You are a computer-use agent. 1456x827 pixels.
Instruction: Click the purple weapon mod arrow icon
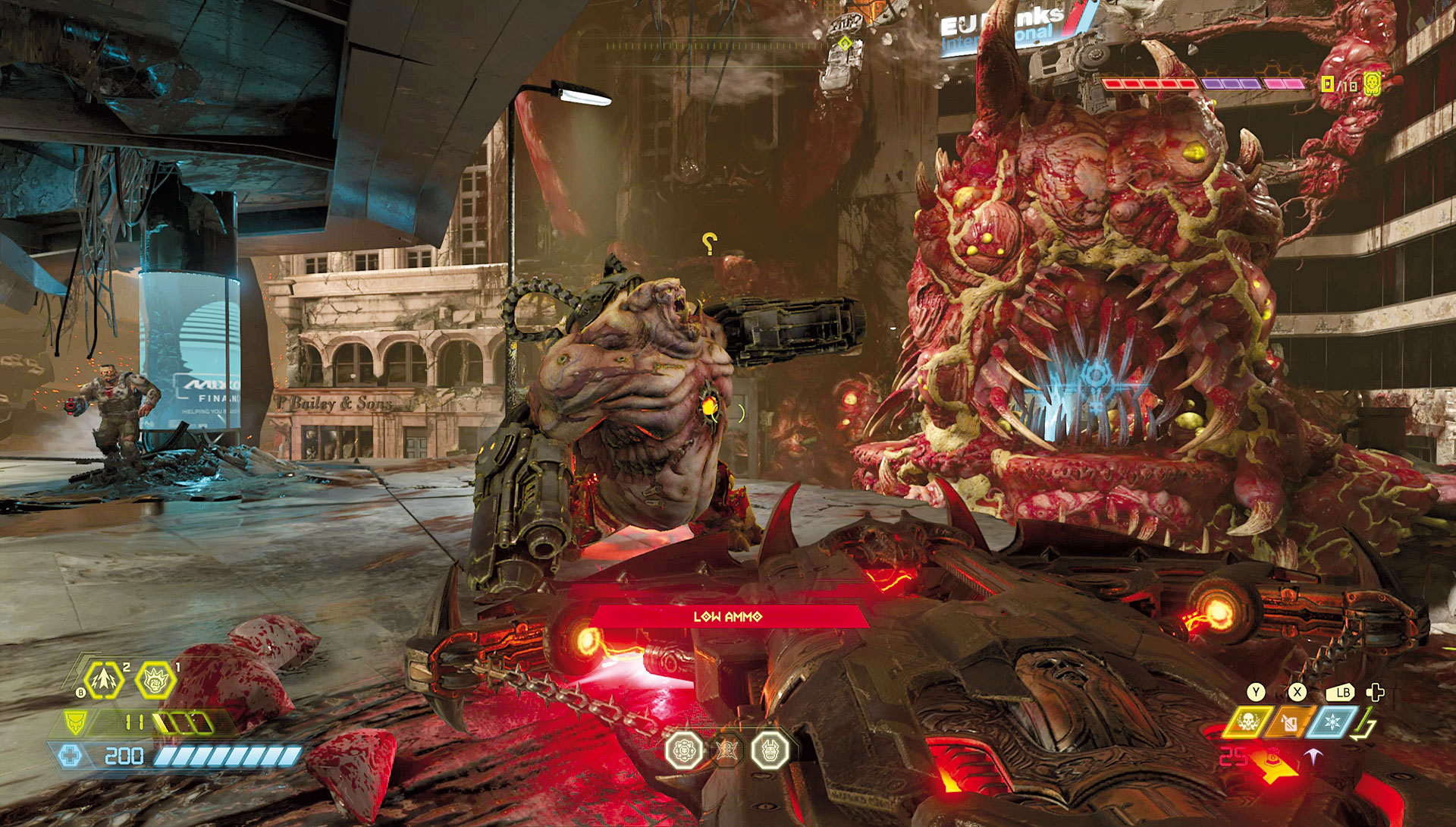1312,756
